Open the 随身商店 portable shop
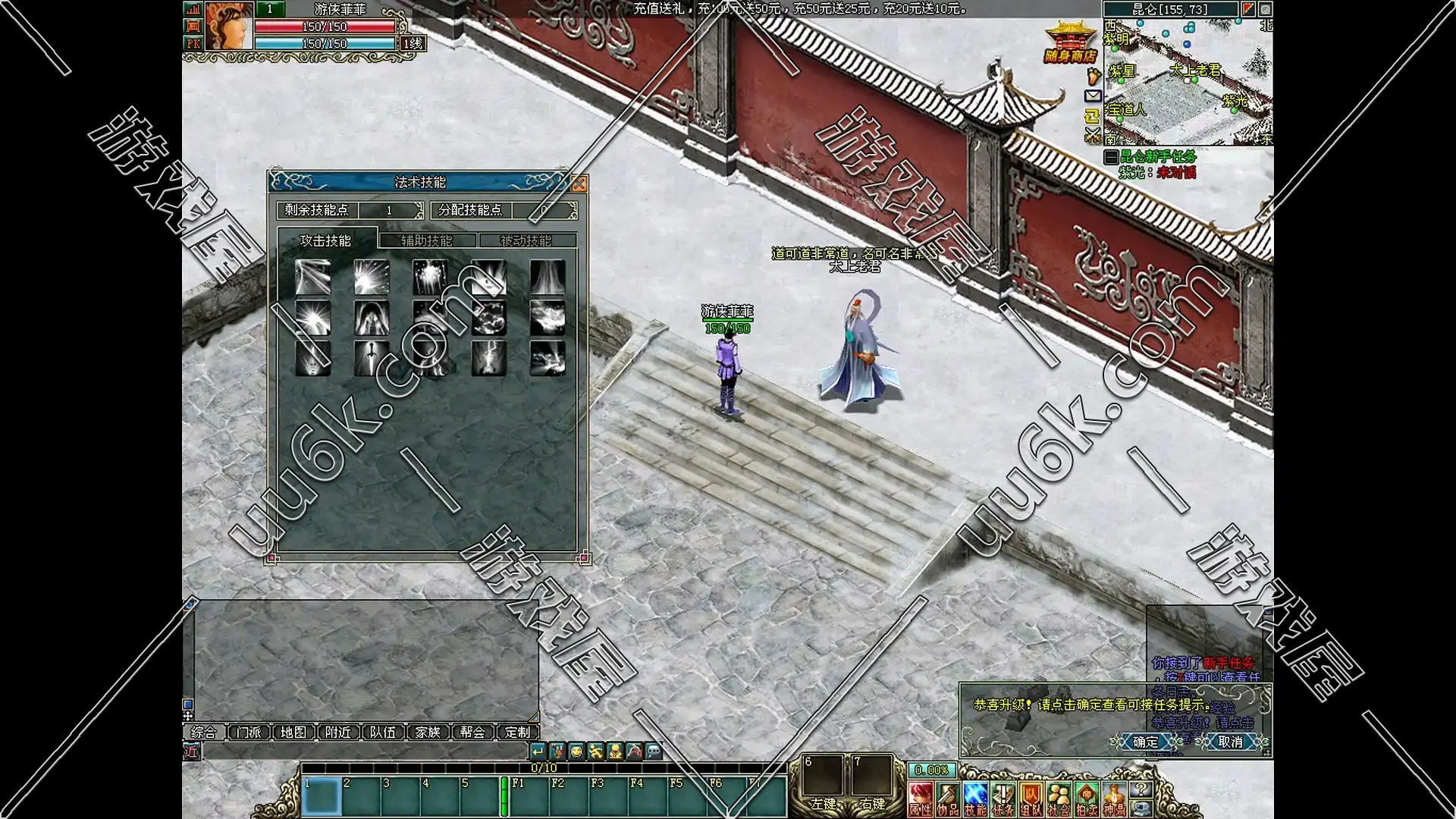 point(1070,44)
